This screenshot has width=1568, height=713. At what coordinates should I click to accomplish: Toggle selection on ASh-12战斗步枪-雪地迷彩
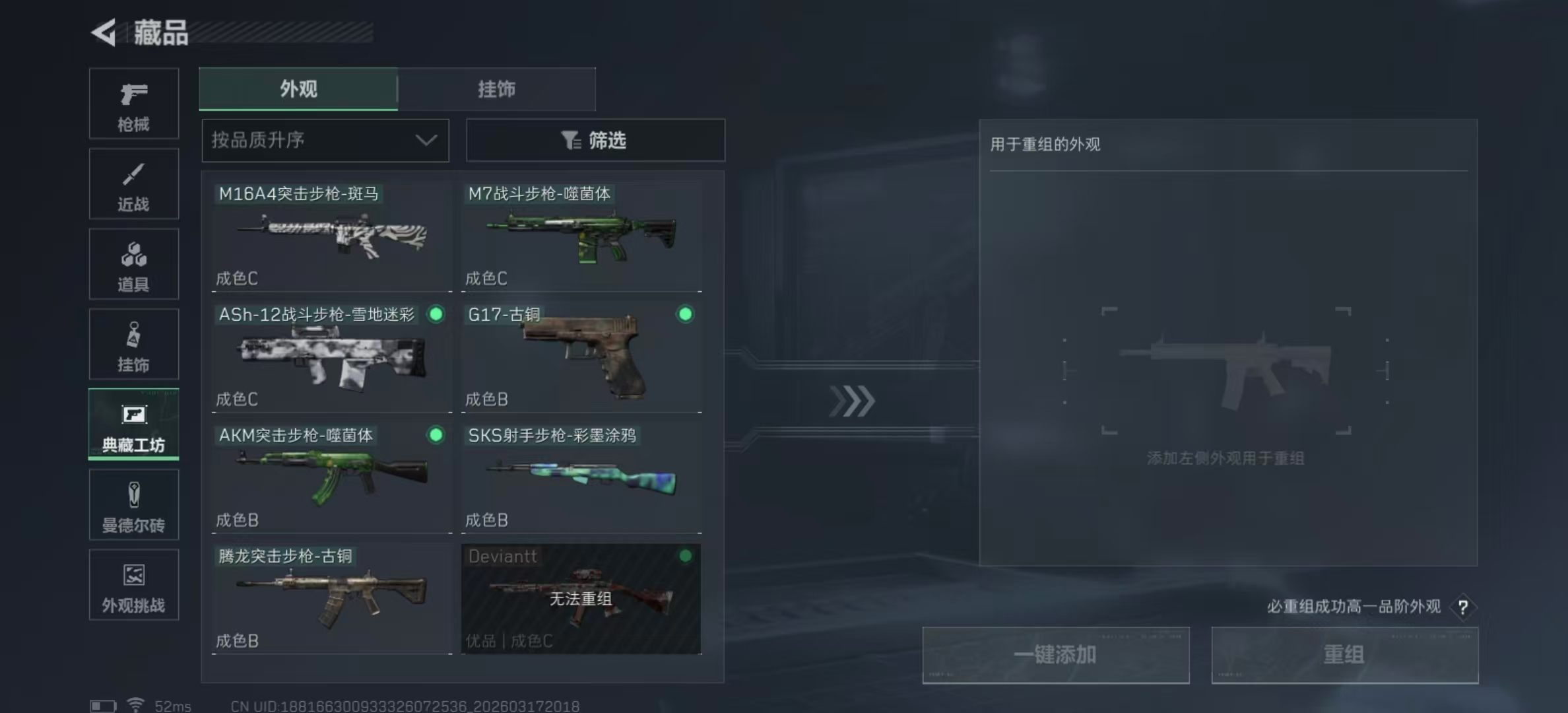[436, 316]
